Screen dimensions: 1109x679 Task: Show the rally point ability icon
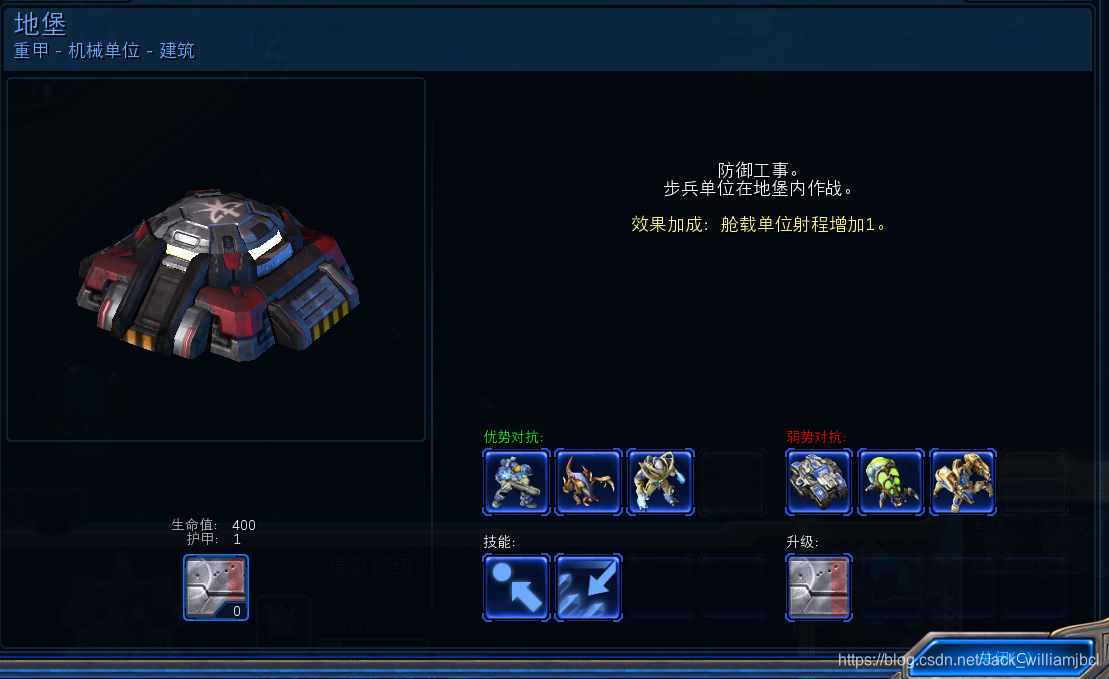pyautogui.click(x=516, y=588)
